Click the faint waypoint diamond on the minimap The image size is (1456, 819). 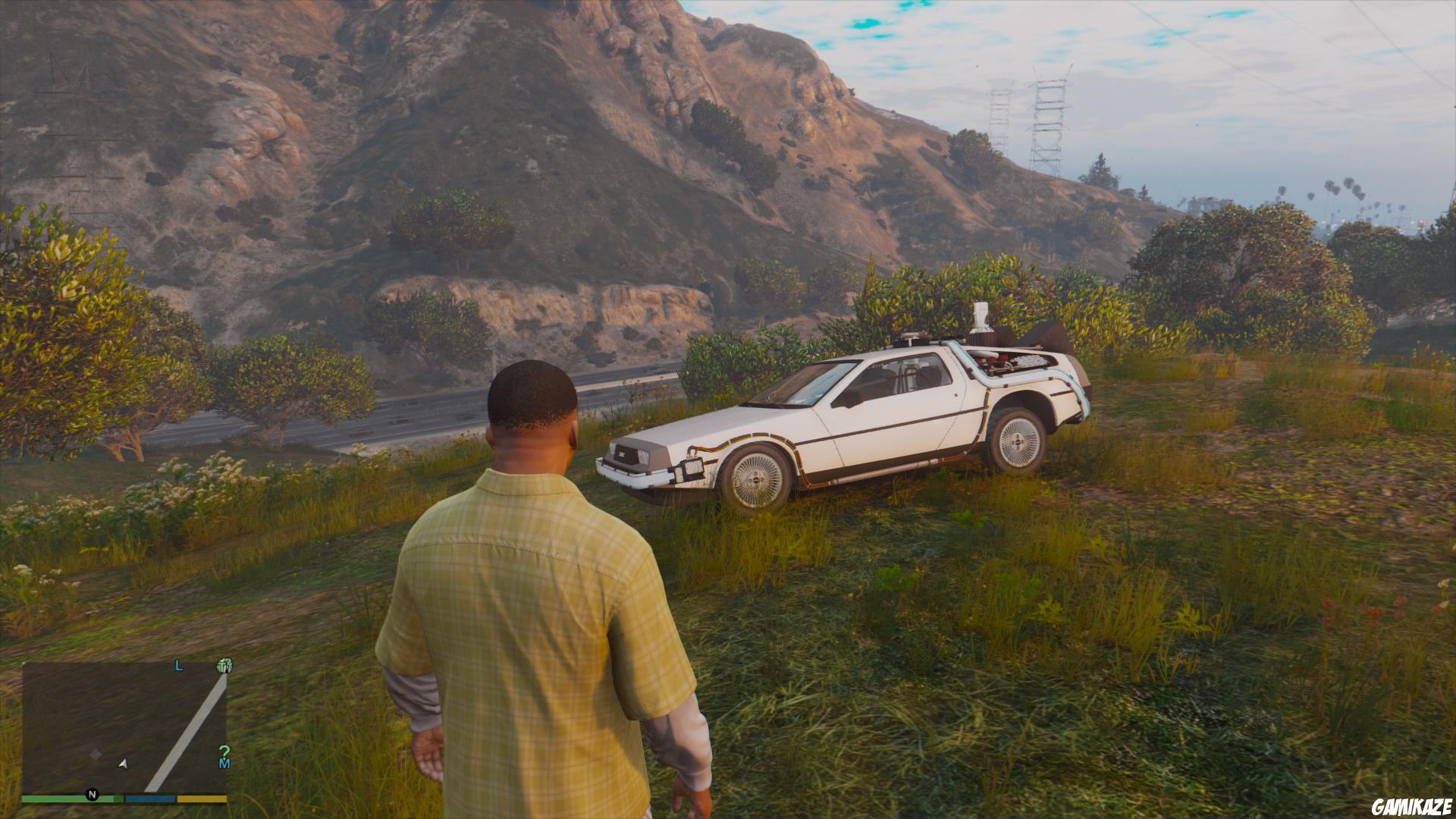coord(96,754)
